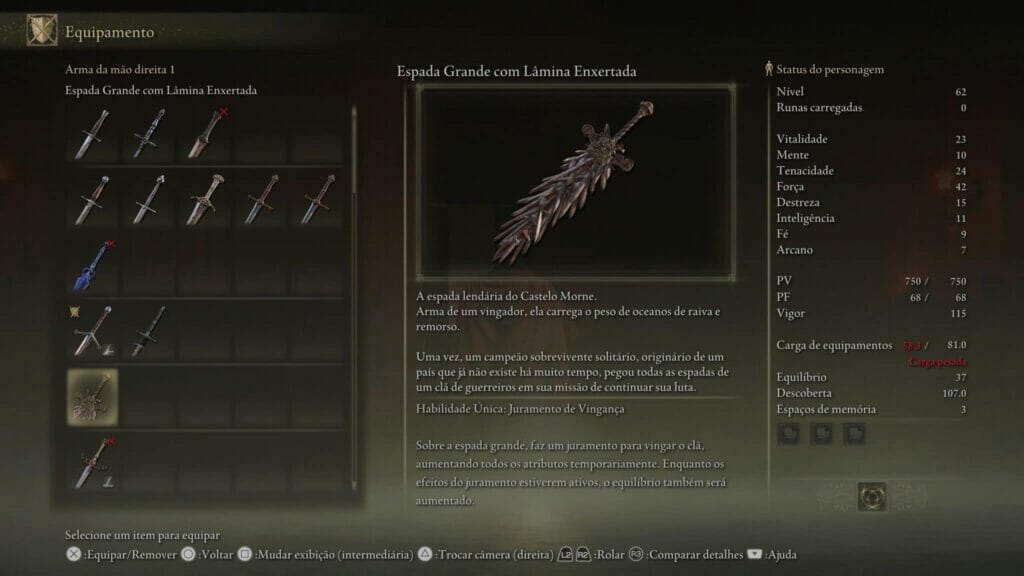This screenshot has height=576, width=1024.
Task: Choose the blue crystal sword slot
Action: [92, 264]
